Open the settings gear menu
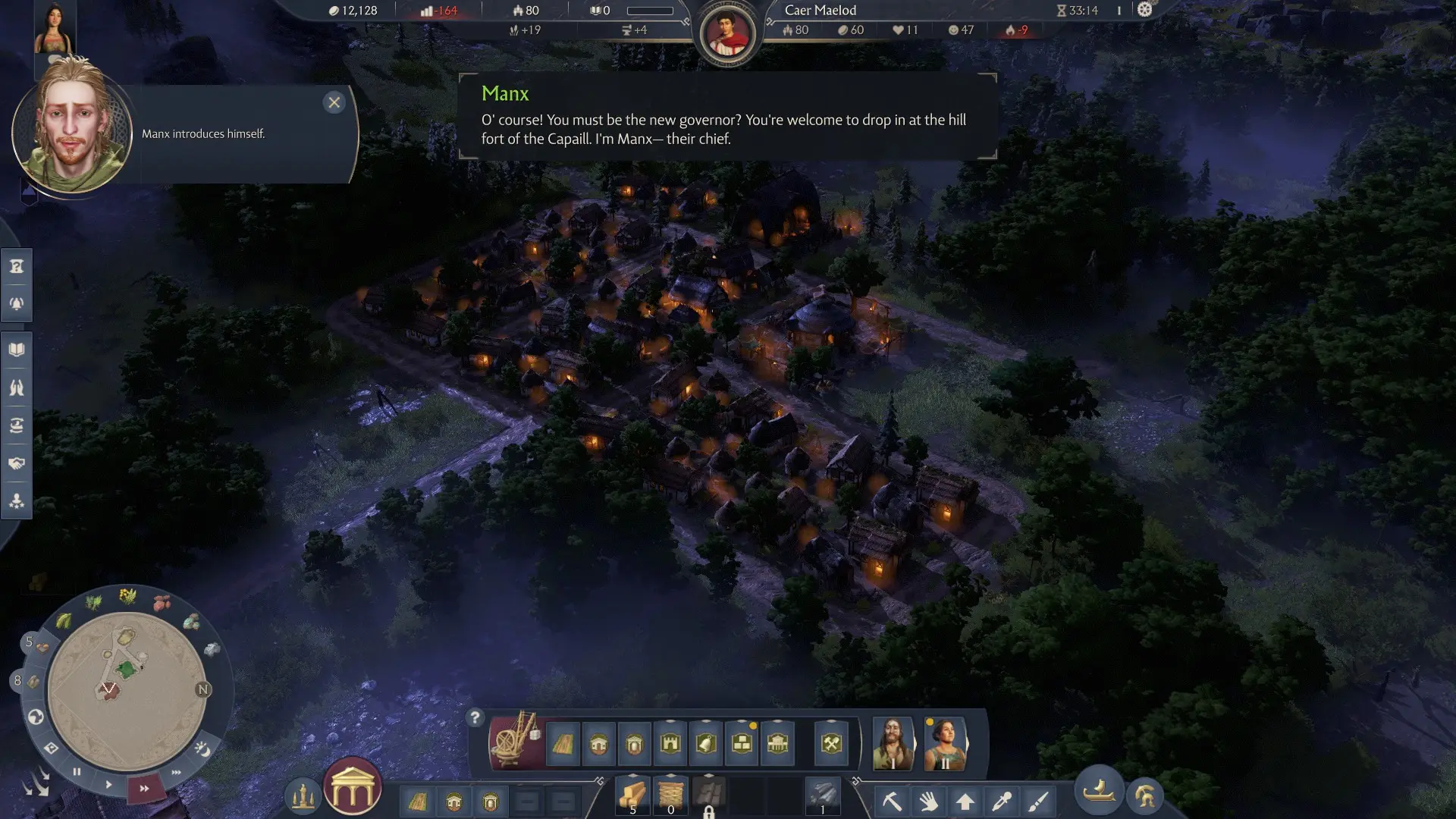 click(x=1144, y=10)
